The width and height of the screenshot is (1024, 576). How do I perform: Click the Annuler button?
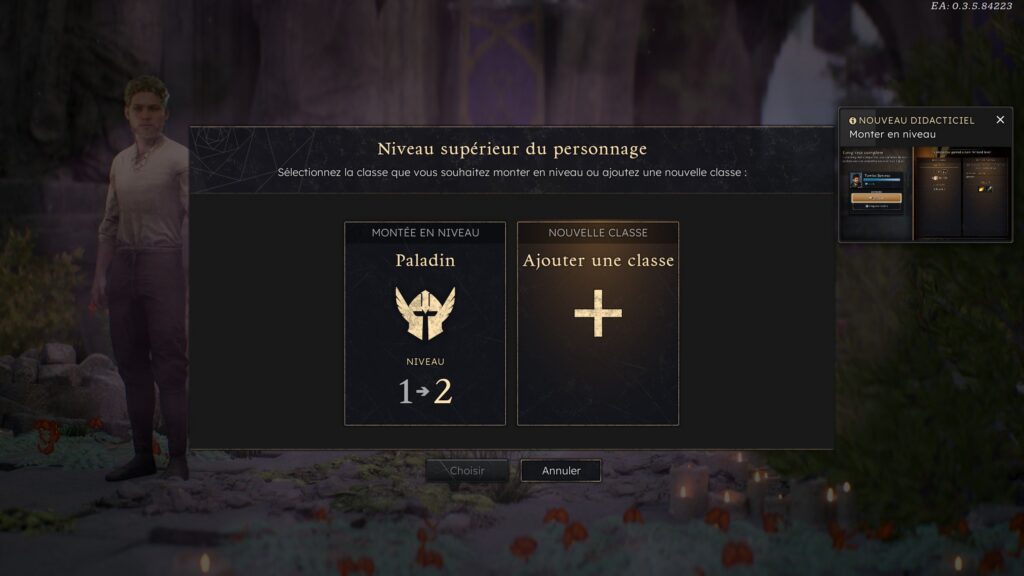pyautogui.click(x=561, y=471)
